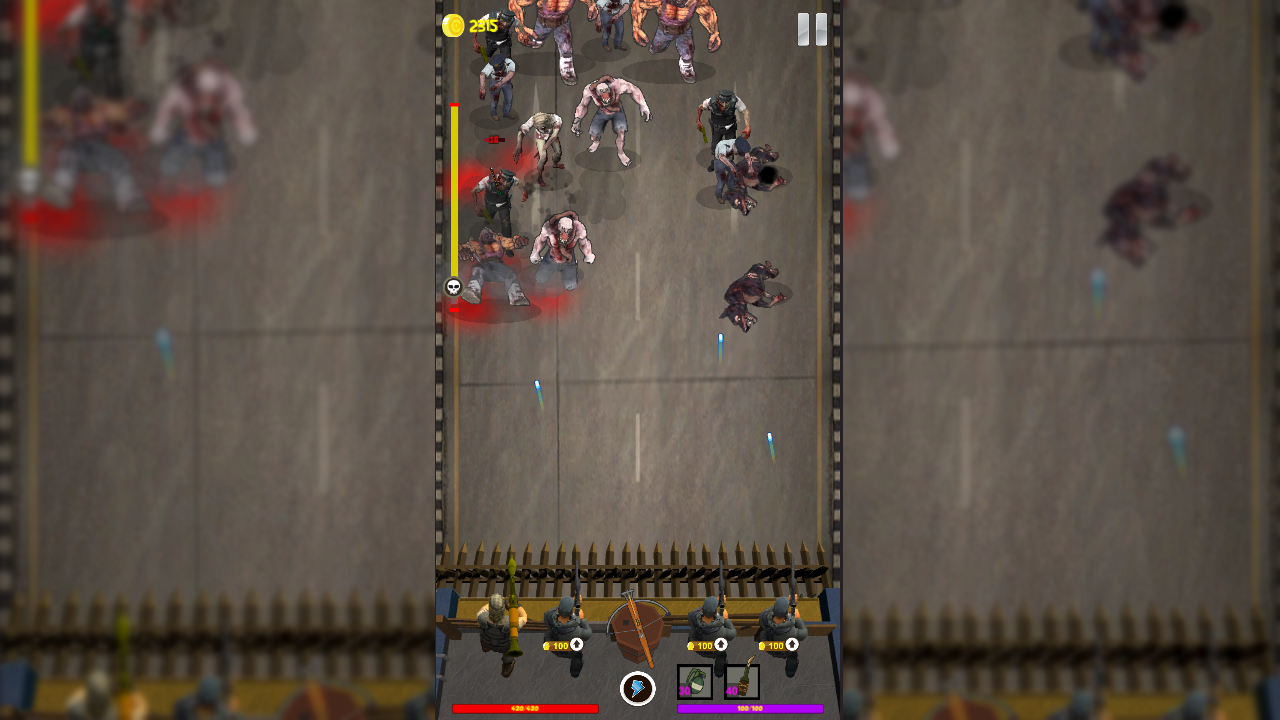Click the grenade count showing 30

pyautogui.click(x=684, y=690)
